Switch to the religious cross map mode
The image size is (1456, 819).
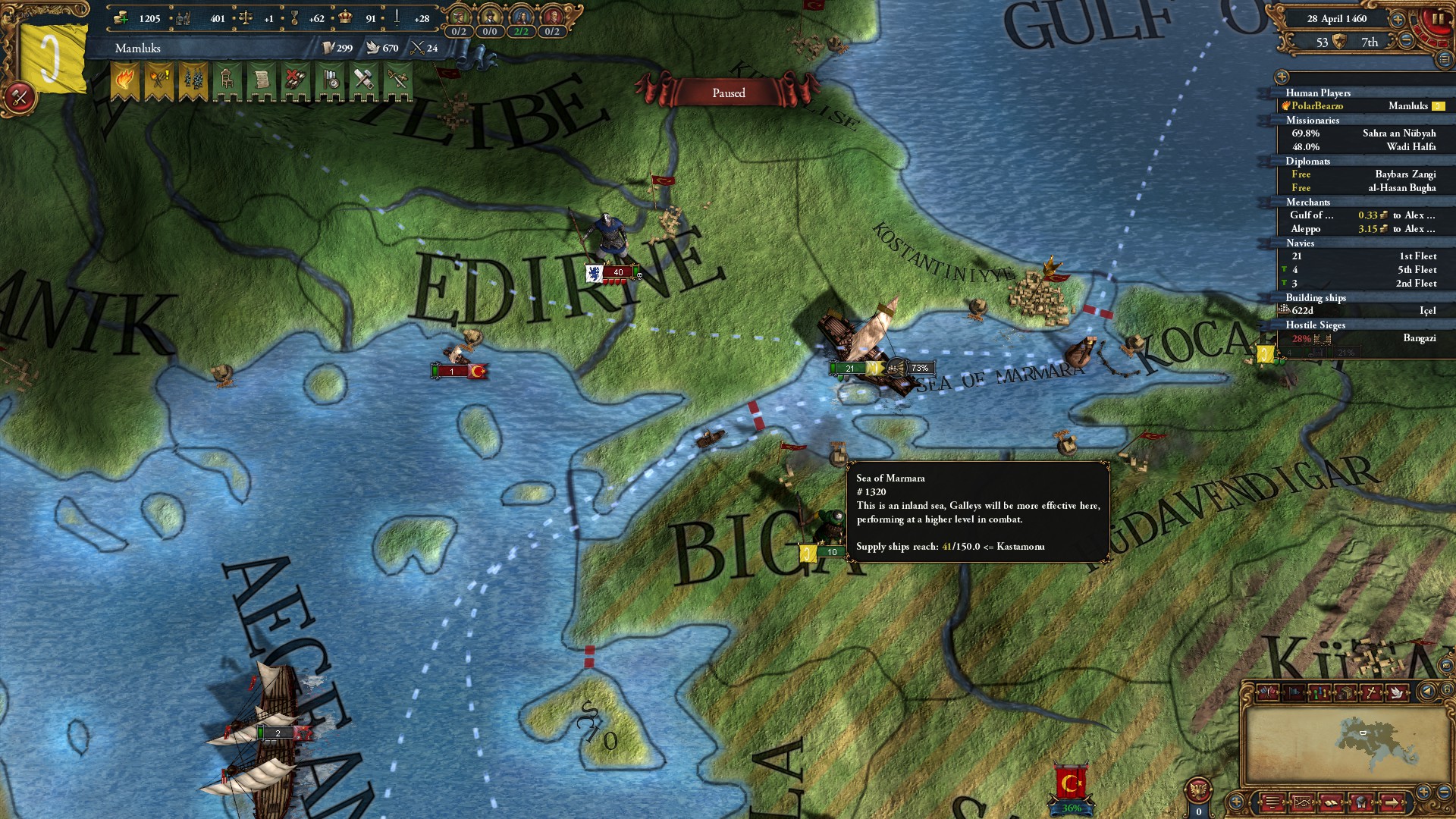1371,692
